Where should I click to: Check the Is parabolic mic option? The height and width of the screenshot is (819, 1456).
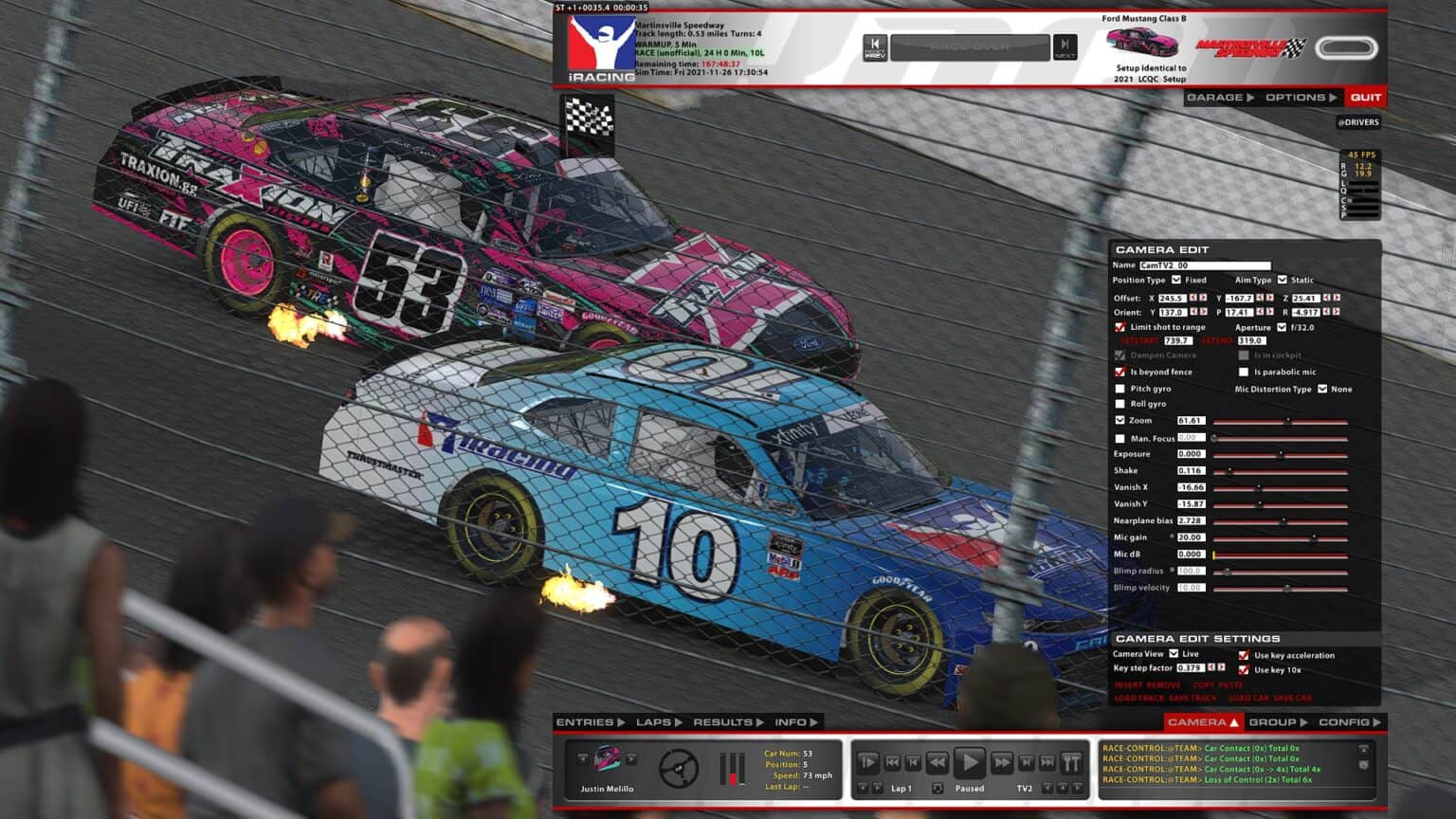click(1245, 372)
